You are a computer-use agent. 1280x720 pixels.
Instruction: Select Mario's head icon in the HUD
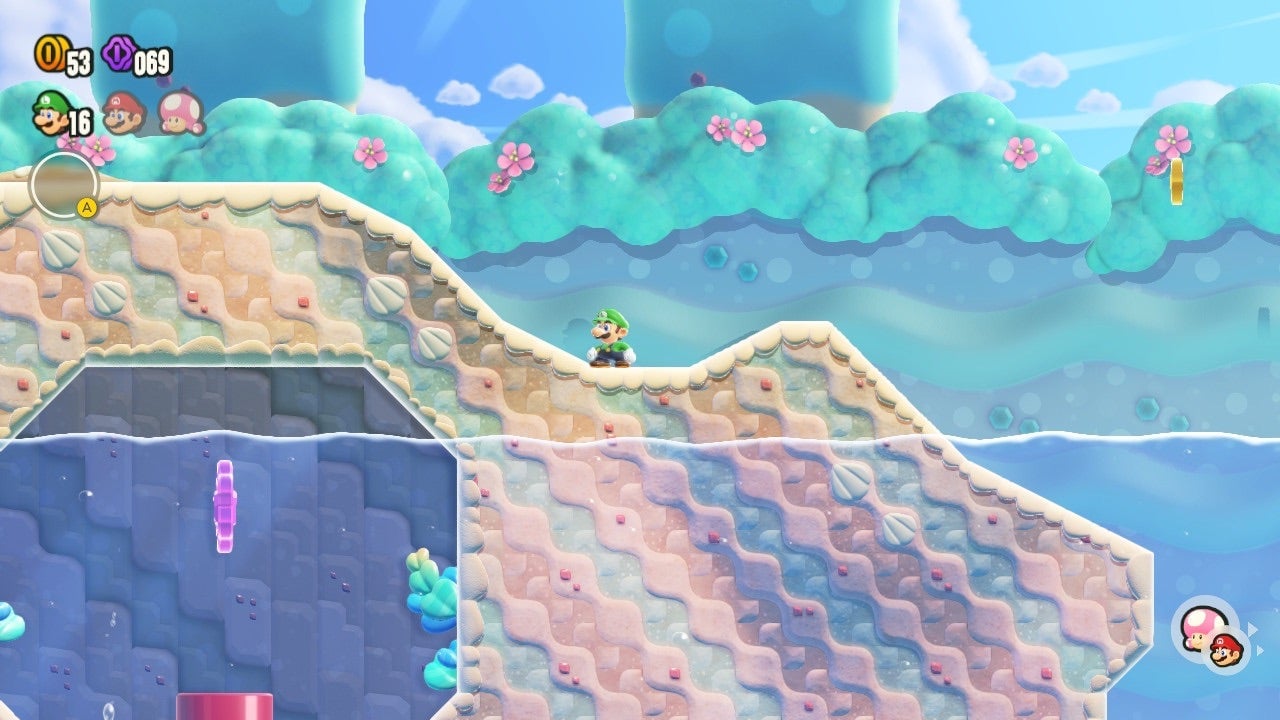[120, 113]
